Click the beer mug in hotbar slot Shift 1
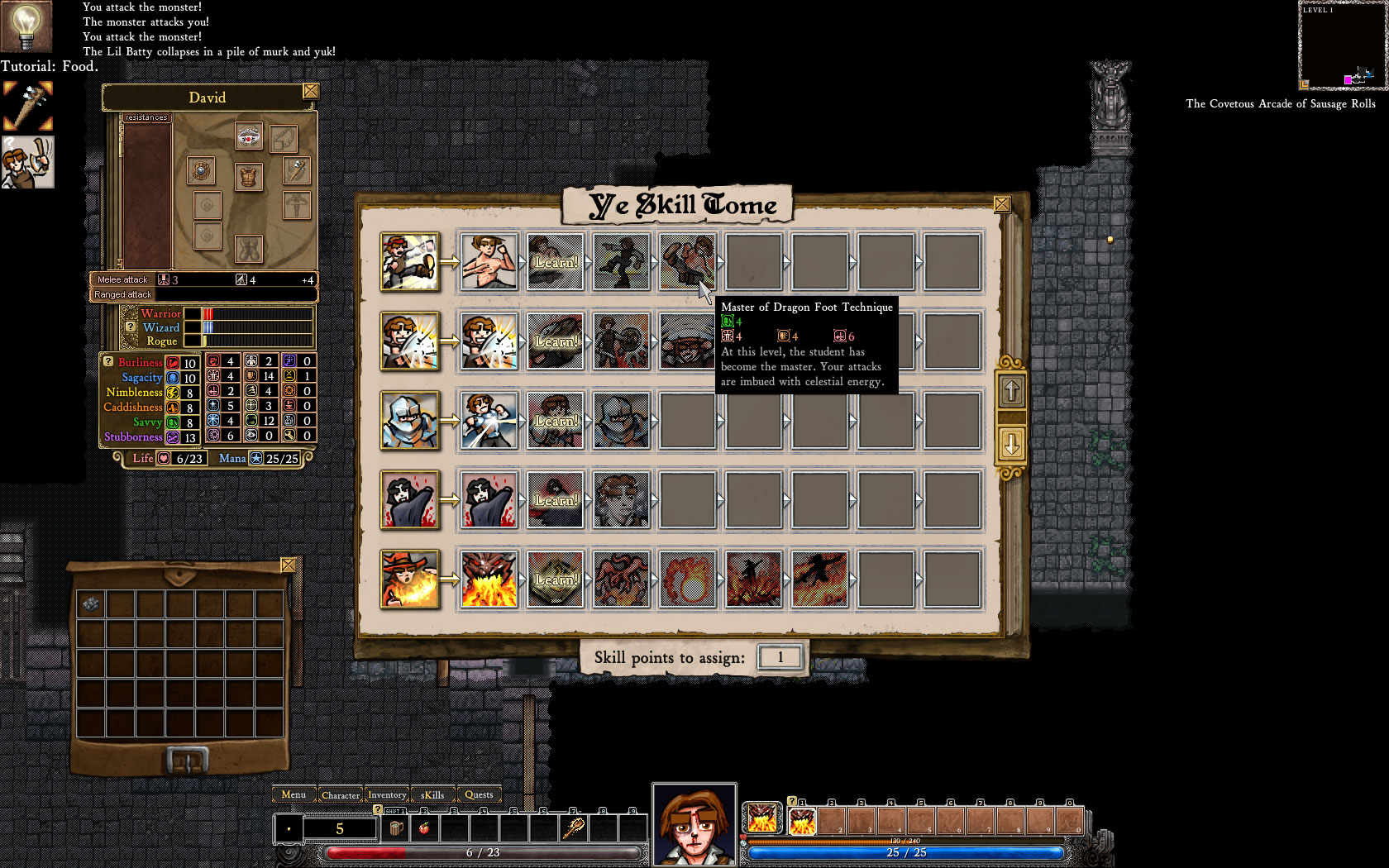1389x868 pixels. click(395, 827)
